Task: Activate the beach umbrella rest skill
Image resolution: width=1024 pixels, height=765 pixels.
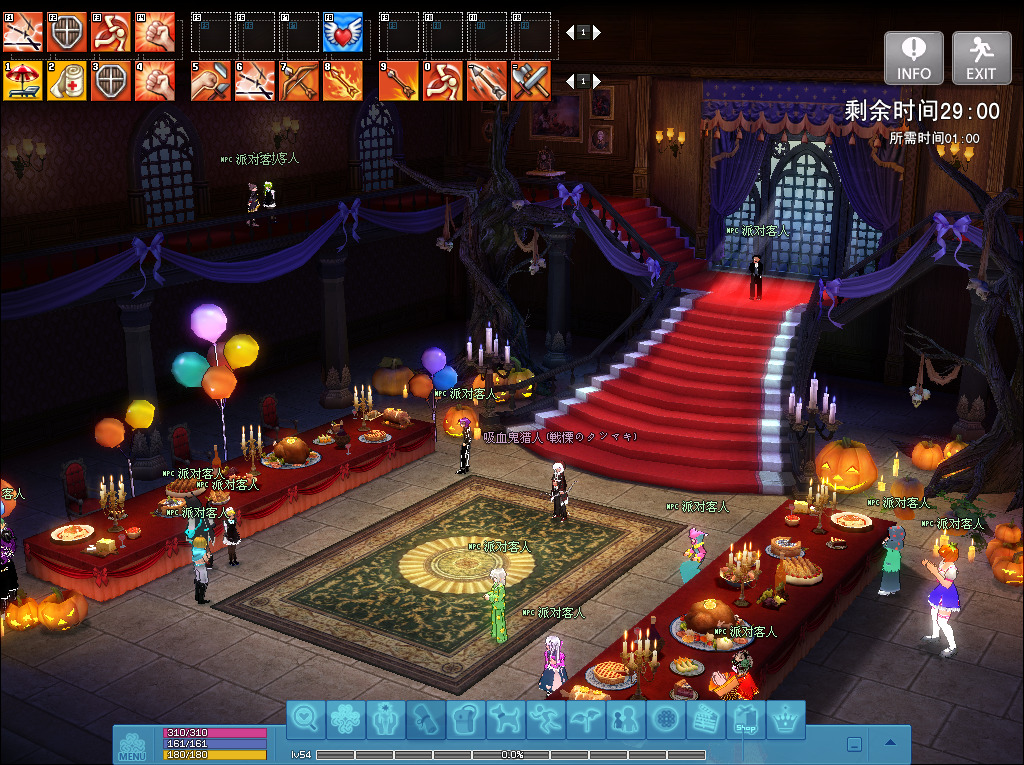Action: [x=22, y=81]
